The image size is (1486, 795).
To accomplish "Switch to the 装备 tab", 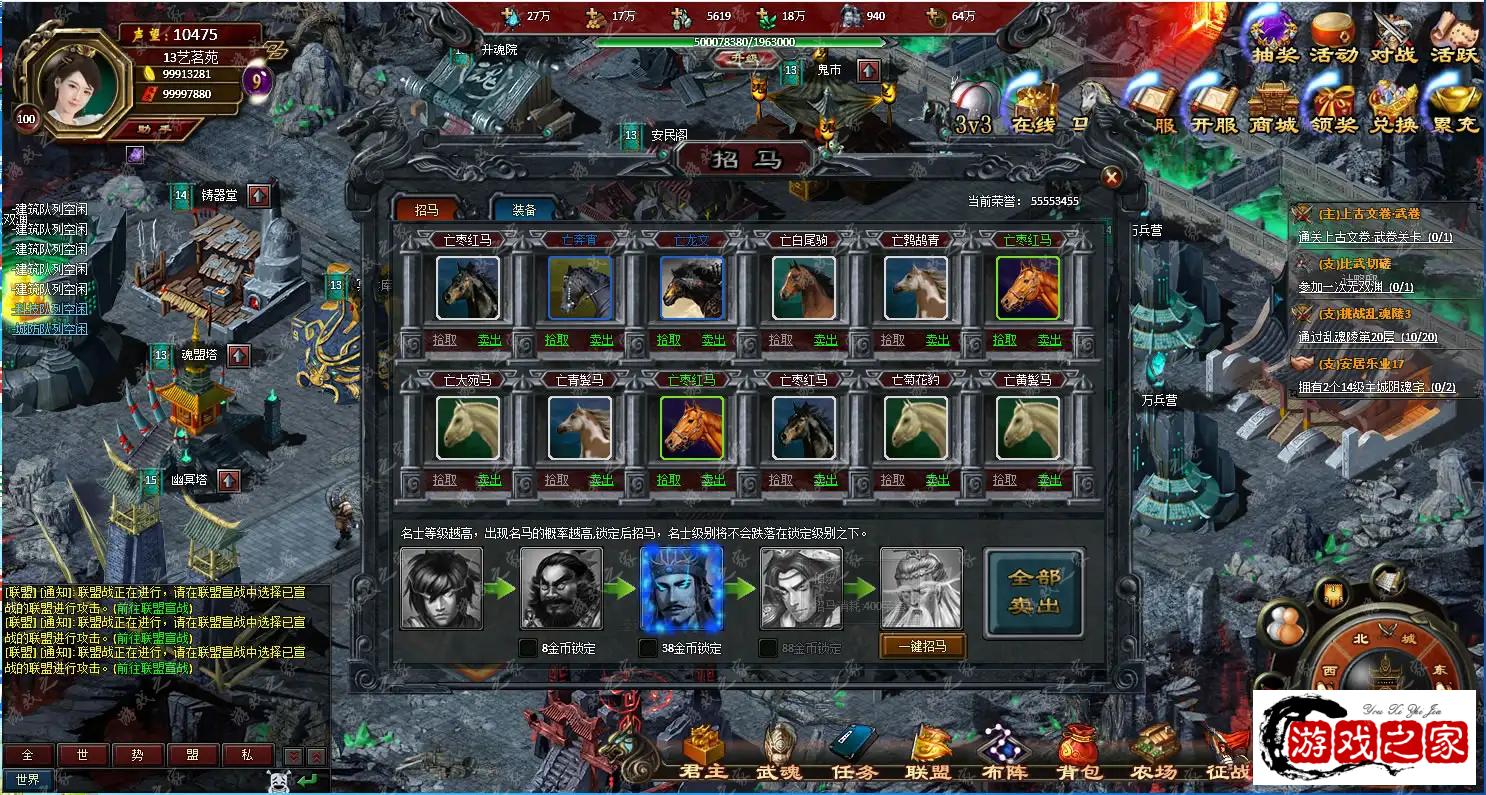I will 525,210.
